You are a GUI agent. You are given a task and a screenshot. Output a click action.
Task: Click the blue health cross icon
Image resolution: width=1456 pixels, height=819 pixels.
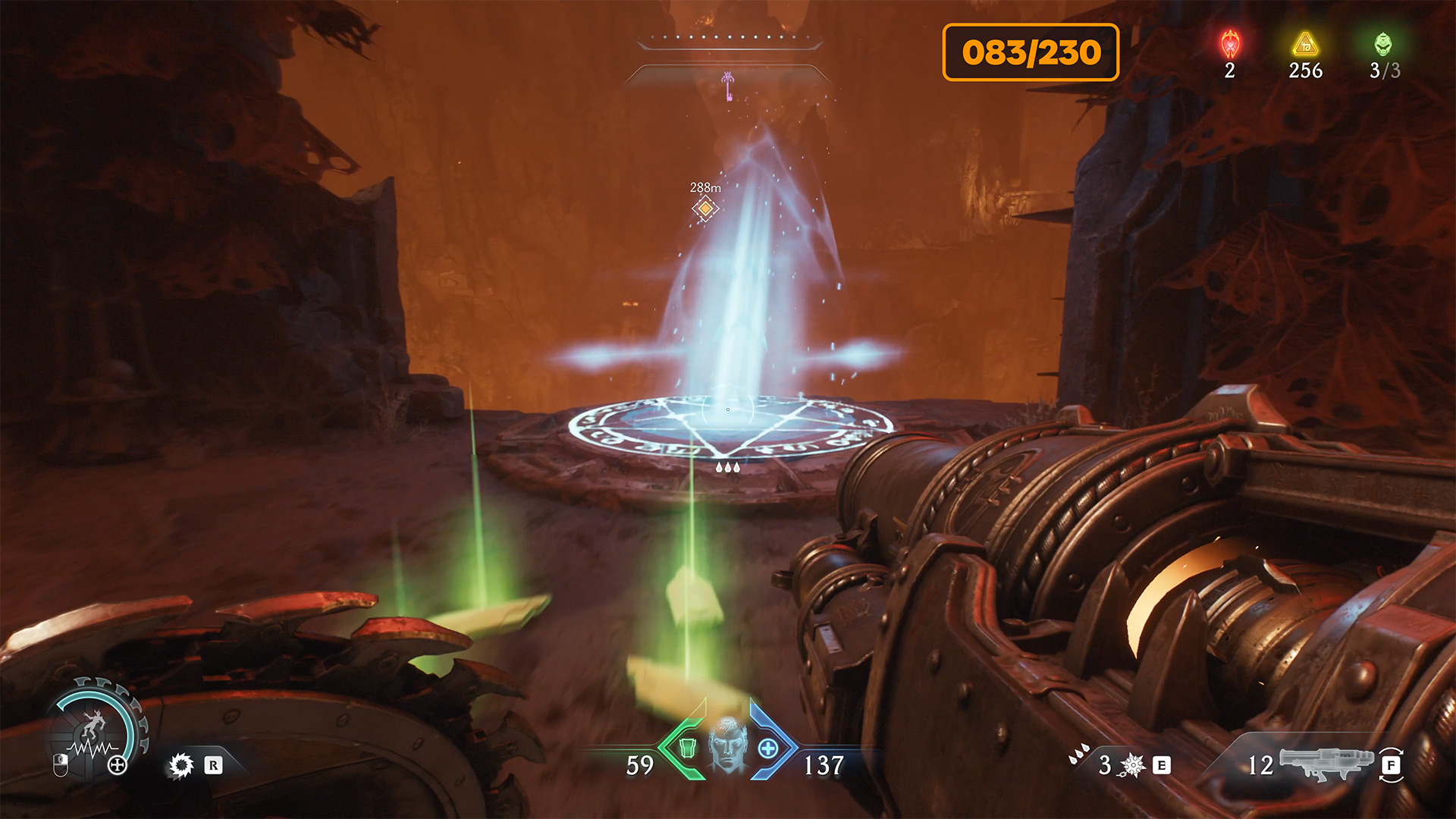[768, 748]
